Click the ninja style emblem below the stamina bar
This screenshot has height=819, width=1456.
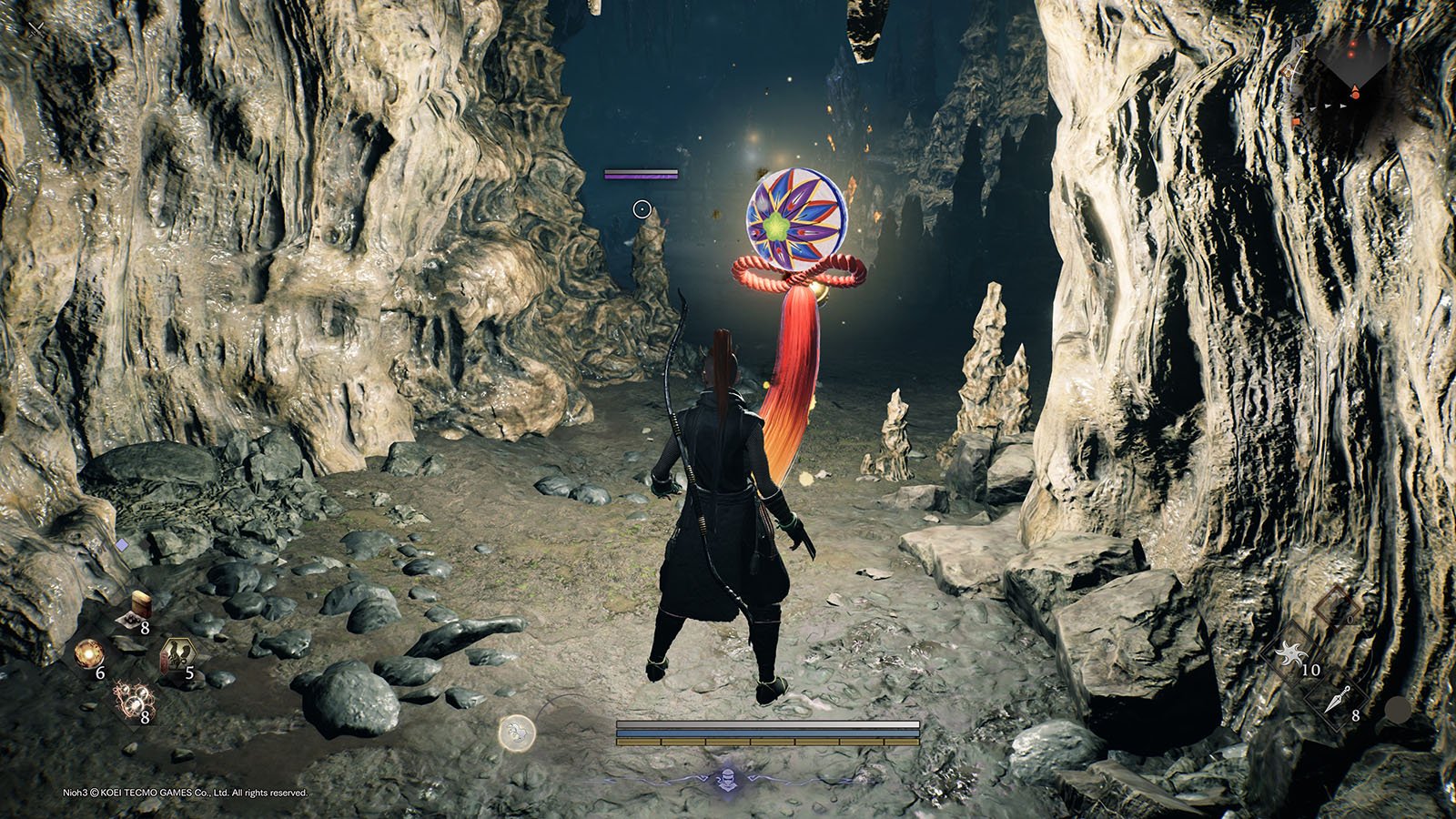tap(722, 778)
